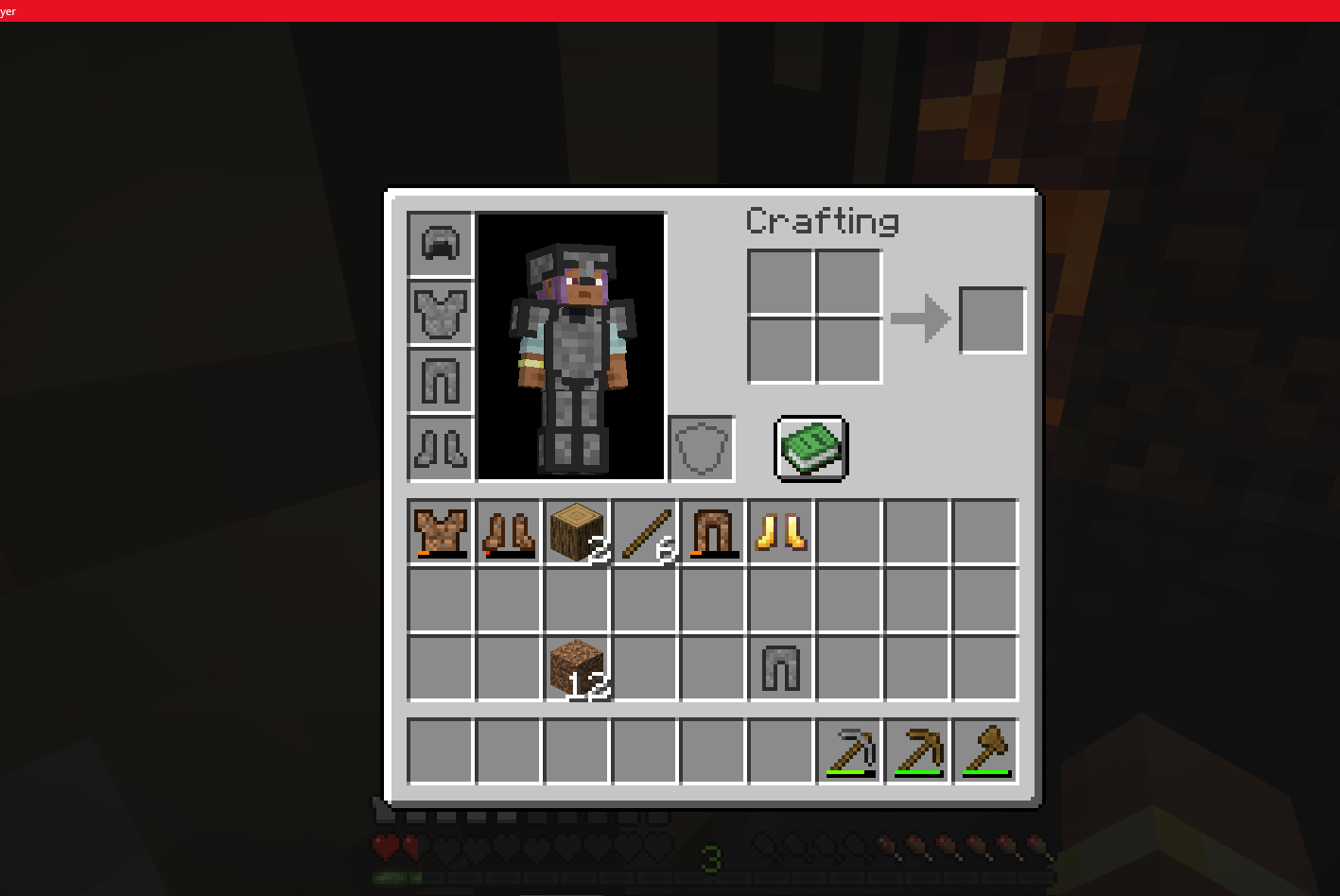Click the crafting output slot
The height and width of the screenshot is (896, 1340).
pos(992,319)
